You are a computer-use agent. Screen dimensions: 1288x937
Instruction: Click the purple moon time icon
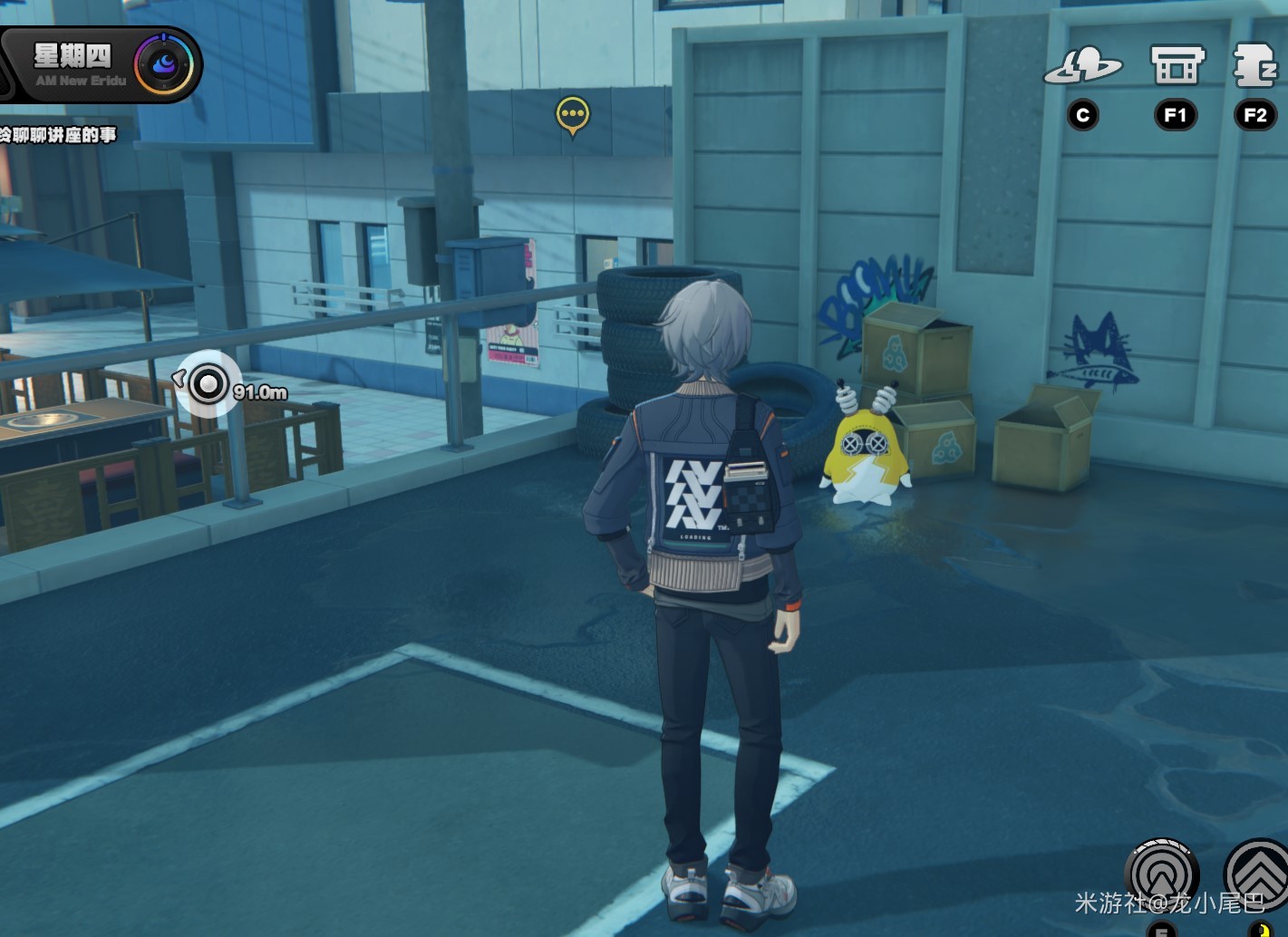164,65
